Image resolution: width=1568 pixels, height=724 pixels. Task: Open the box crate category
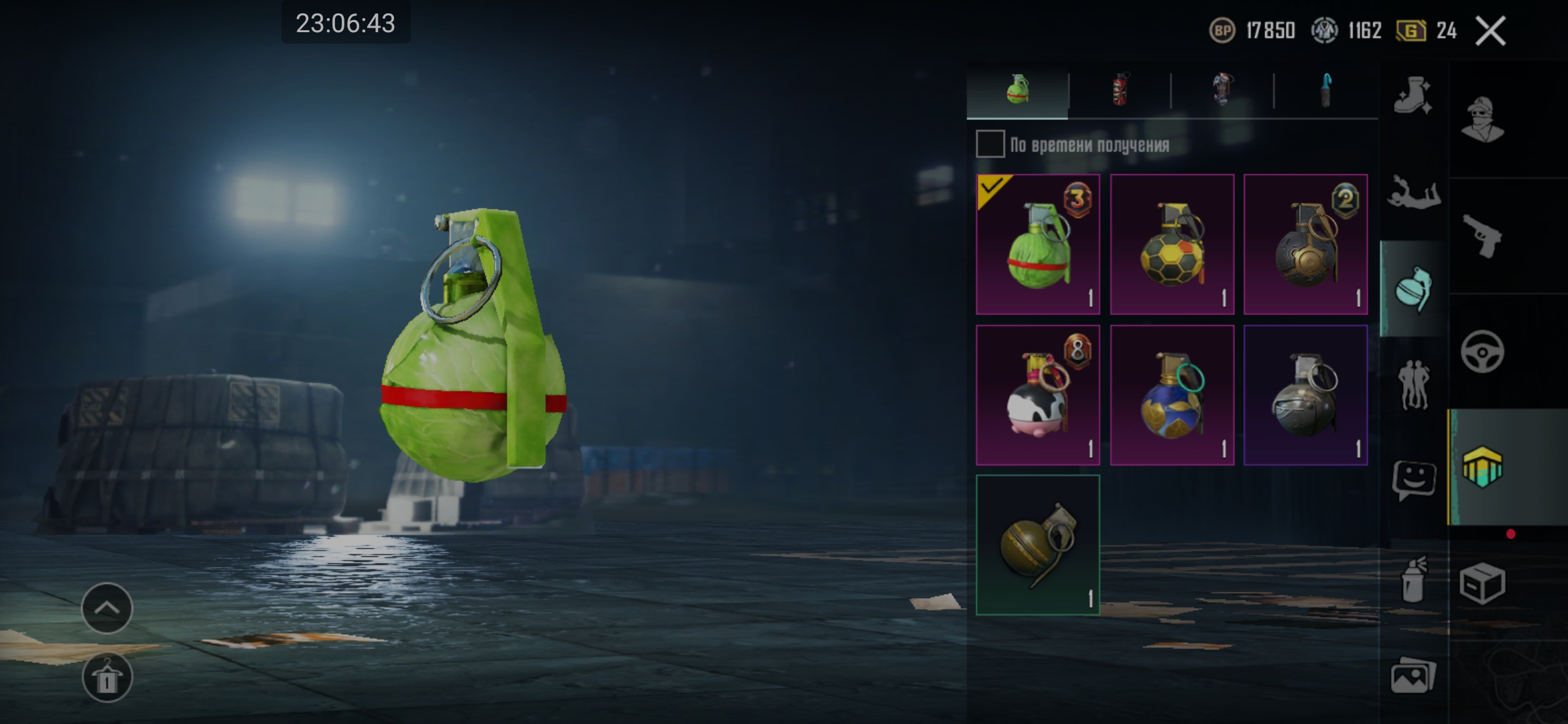click(1483, 583)
